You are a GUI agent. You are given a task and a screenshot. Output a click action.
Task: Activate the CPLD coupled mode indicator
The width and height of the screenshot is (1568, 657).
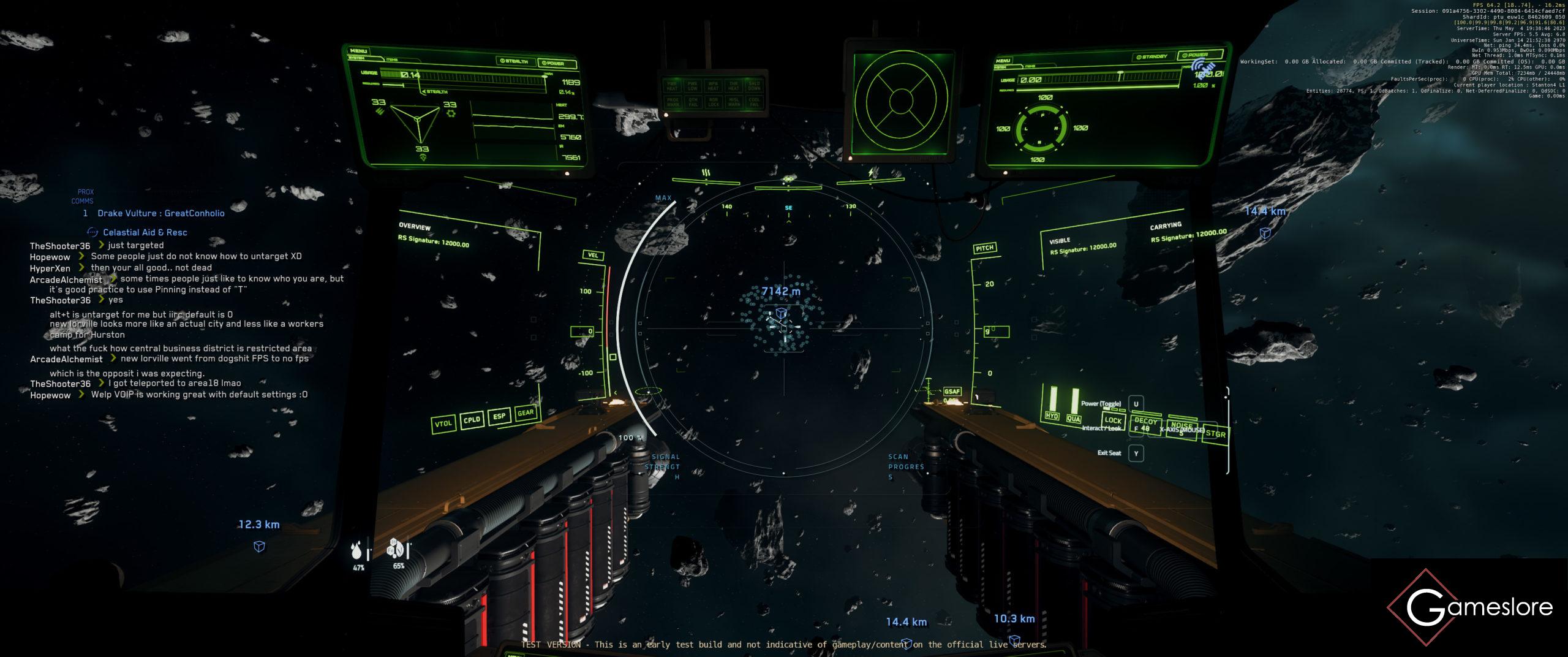point(472,420)
